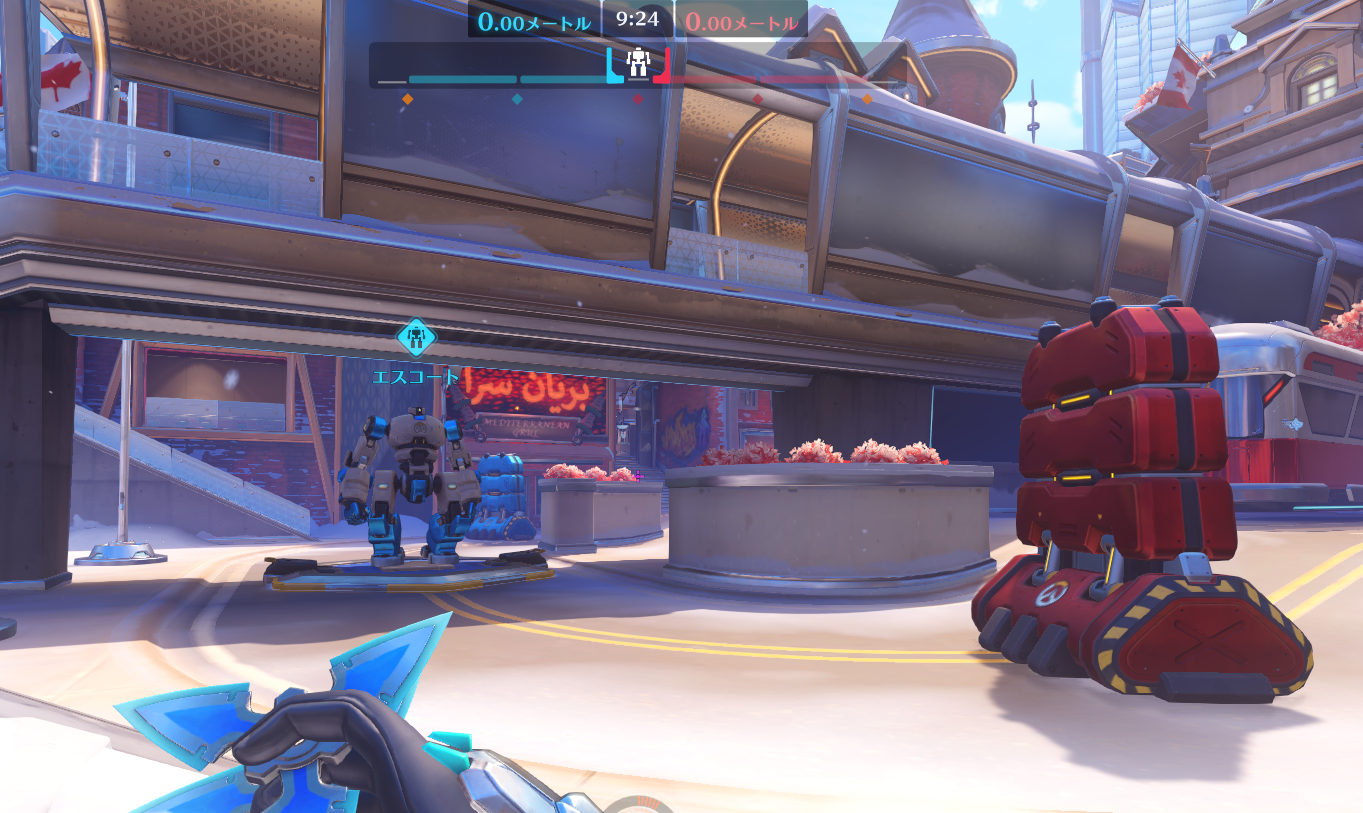Click the orange checkpoint diamond on the far left
The image size is (1363, 813).
(407, 99)
